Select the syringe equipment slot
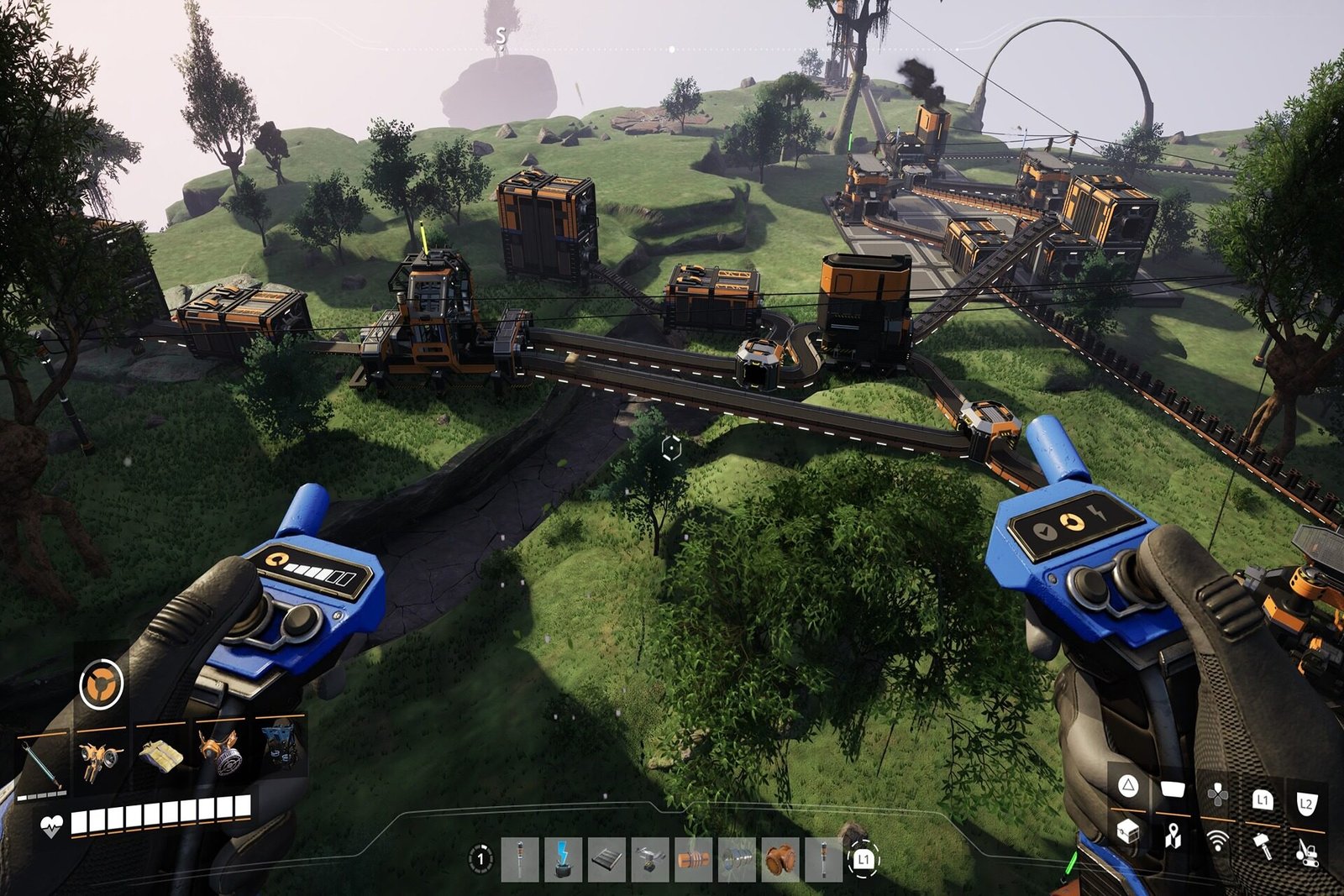 pos(40,762)
